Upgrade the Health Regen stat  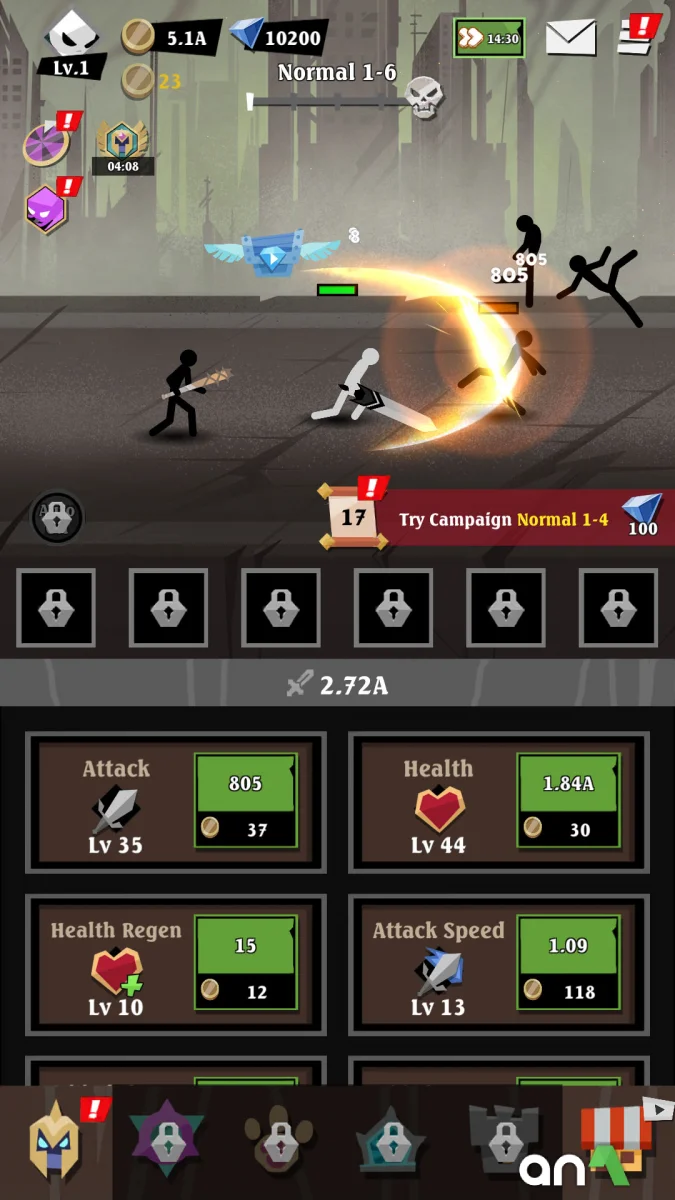tap(245, 963)
